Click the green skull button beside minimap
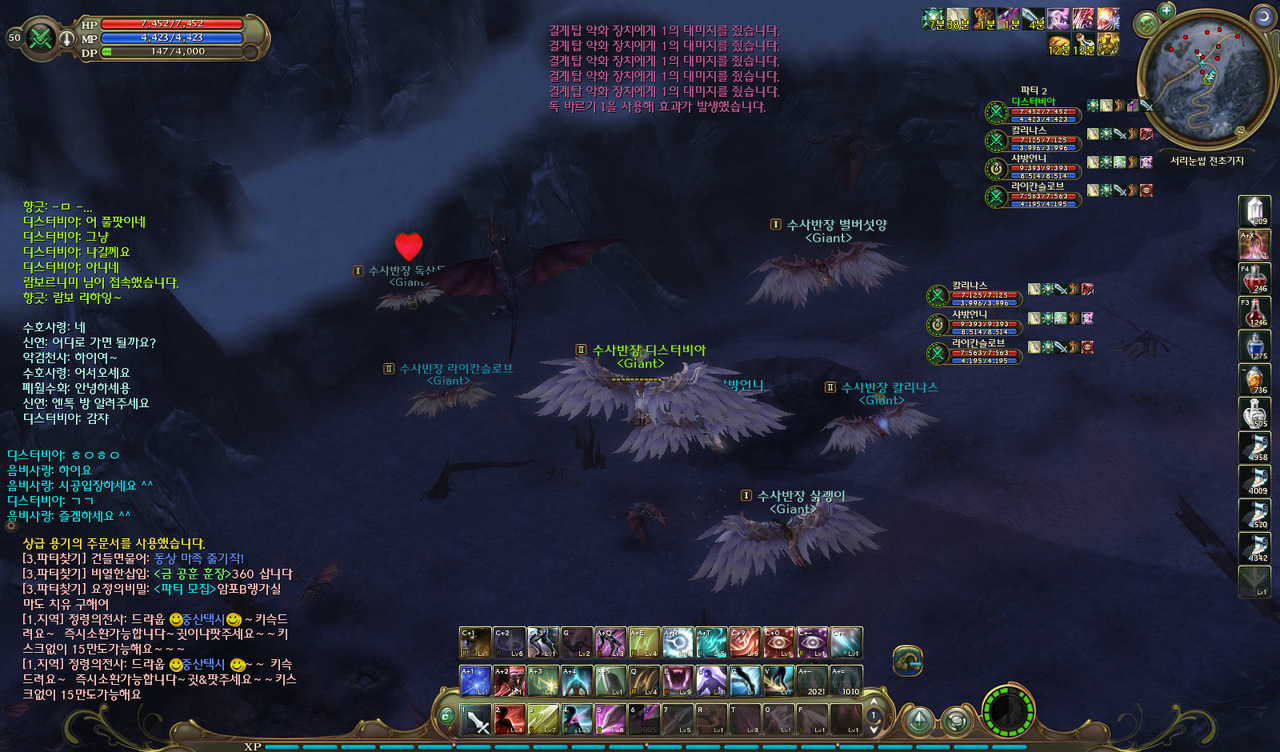1280x752 pixels. [x=1147, y=24]
